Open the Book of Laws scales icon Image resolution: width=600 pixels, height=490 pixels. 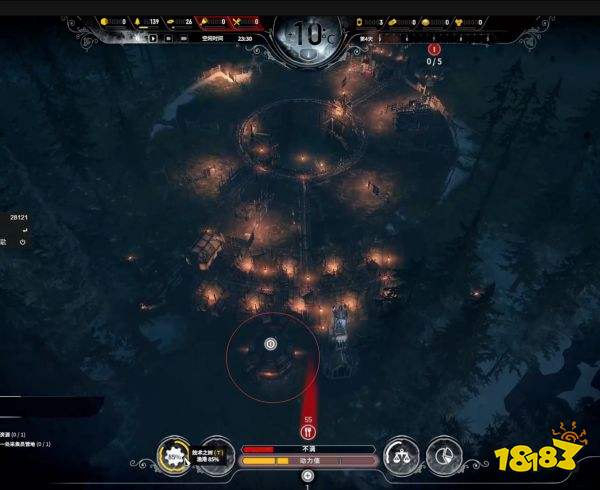click(402, 456)
